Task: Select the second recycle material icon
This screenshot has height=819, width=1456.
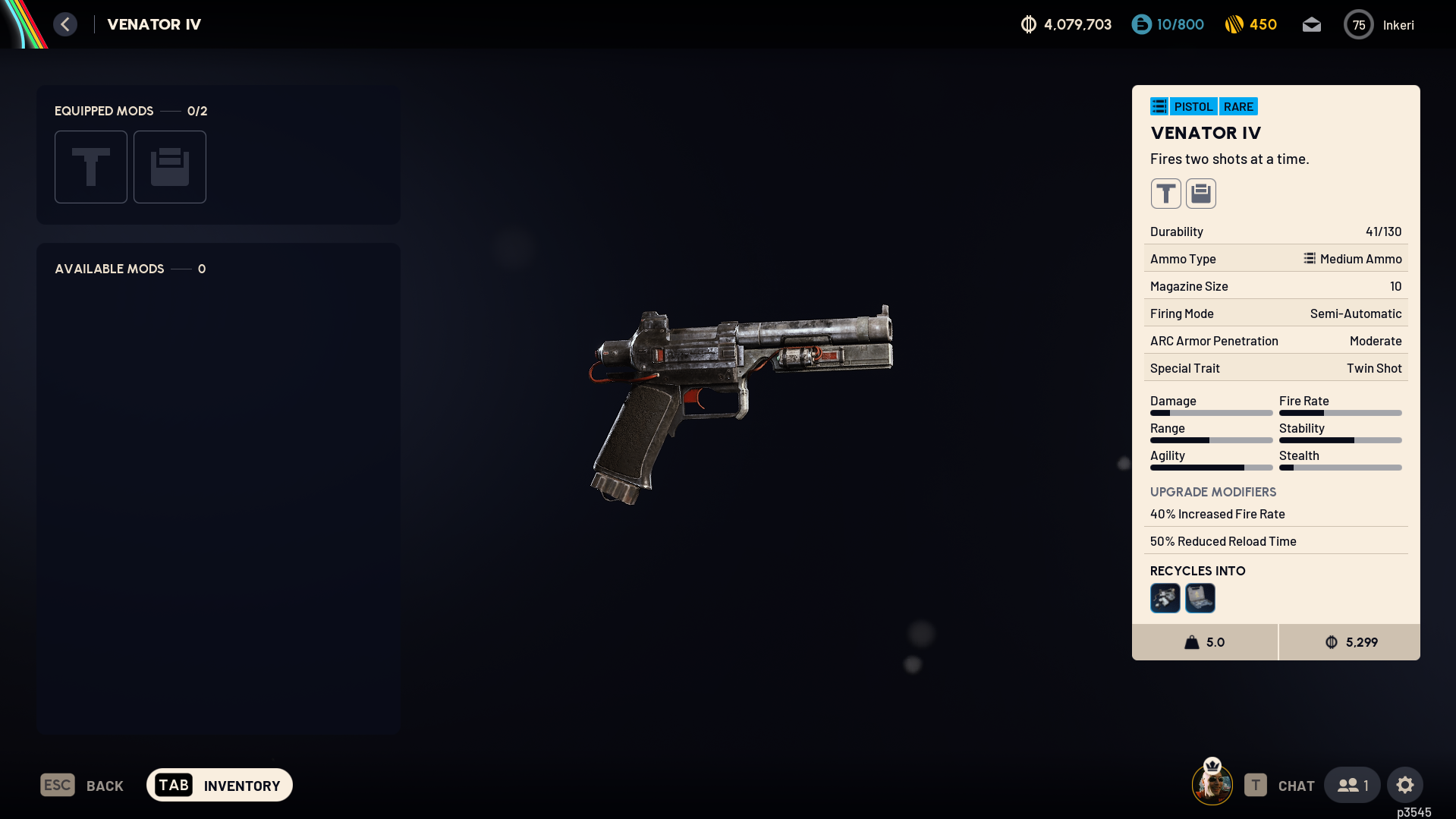Action: 1200,598
